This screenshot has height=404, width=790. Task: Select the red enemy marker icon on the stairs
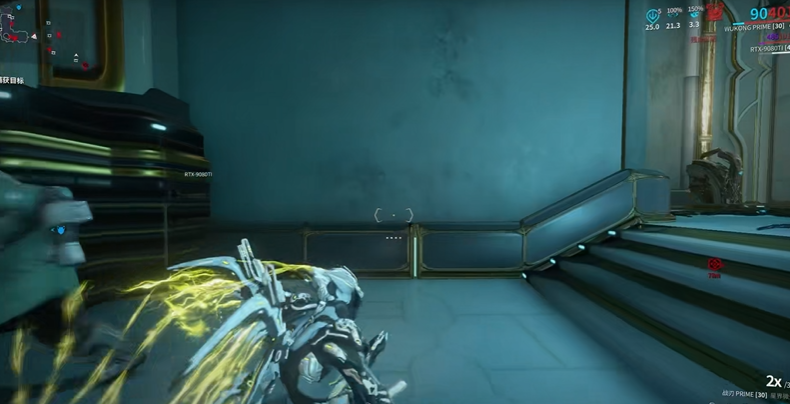tap(714, 263)
